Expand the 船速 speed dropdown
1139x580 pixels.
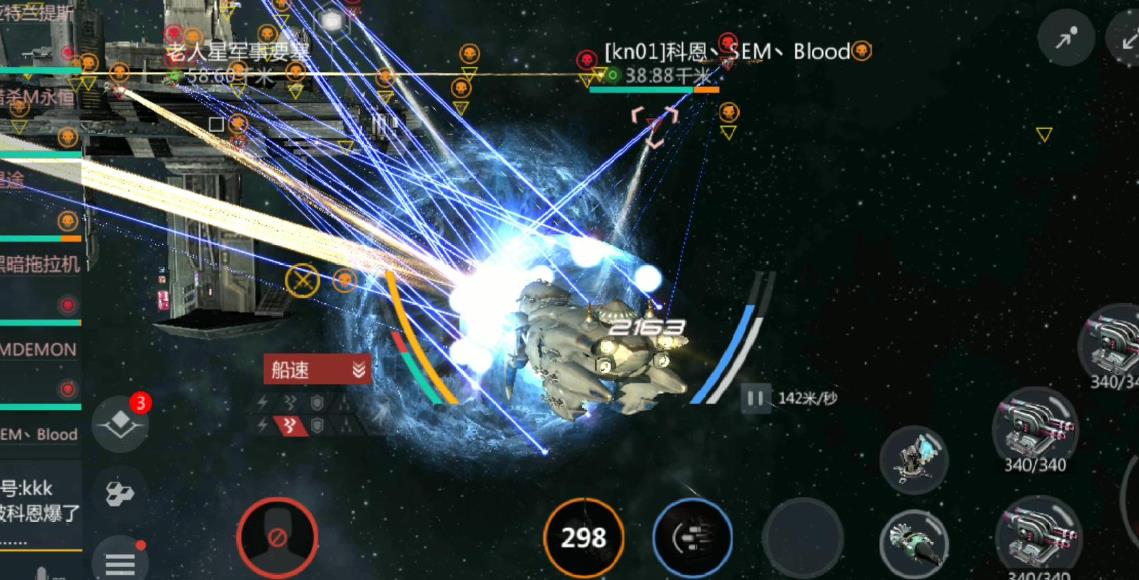tap(317, 370)
